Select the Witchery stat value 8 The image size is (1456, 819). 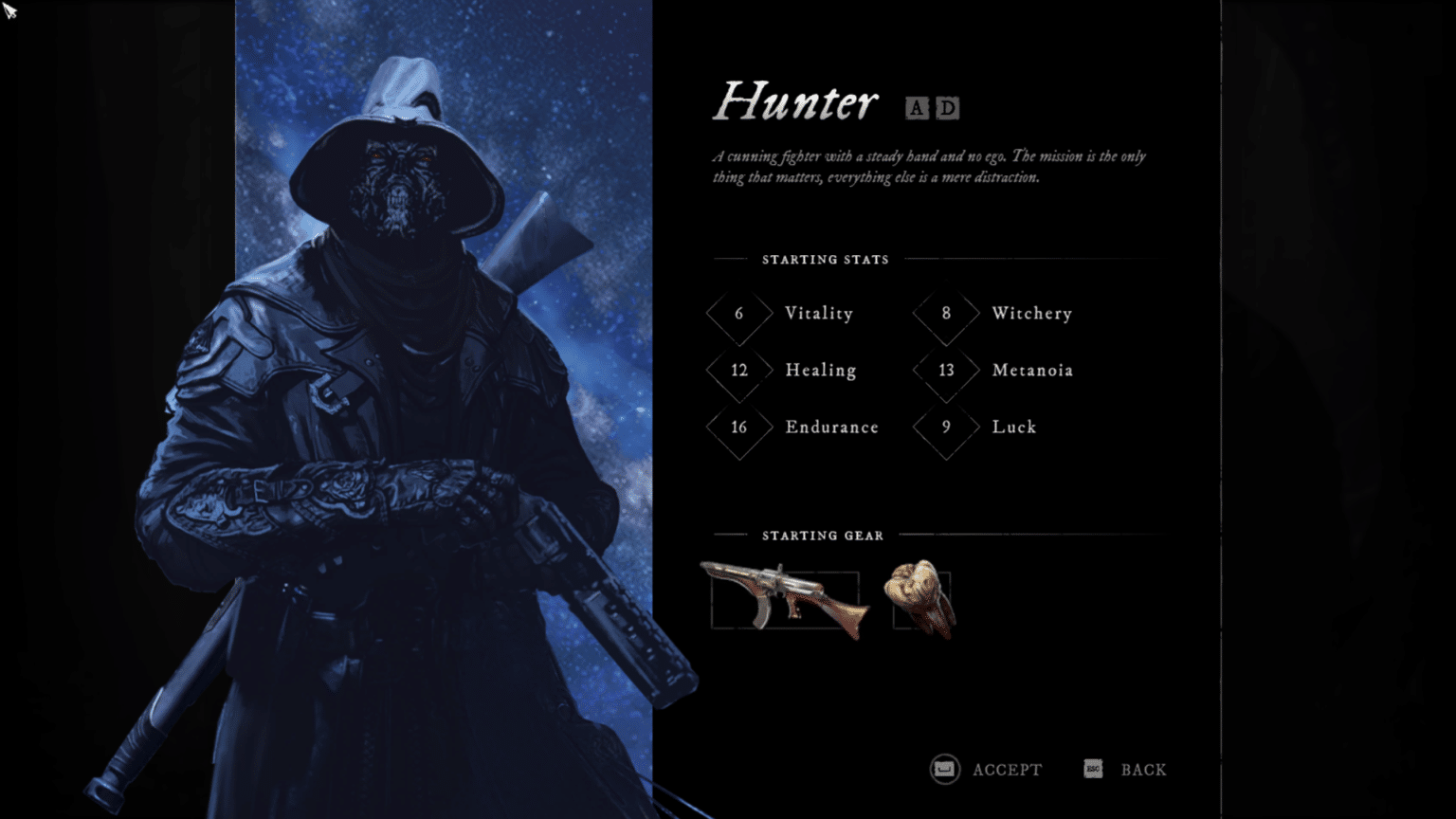(944, 314)
